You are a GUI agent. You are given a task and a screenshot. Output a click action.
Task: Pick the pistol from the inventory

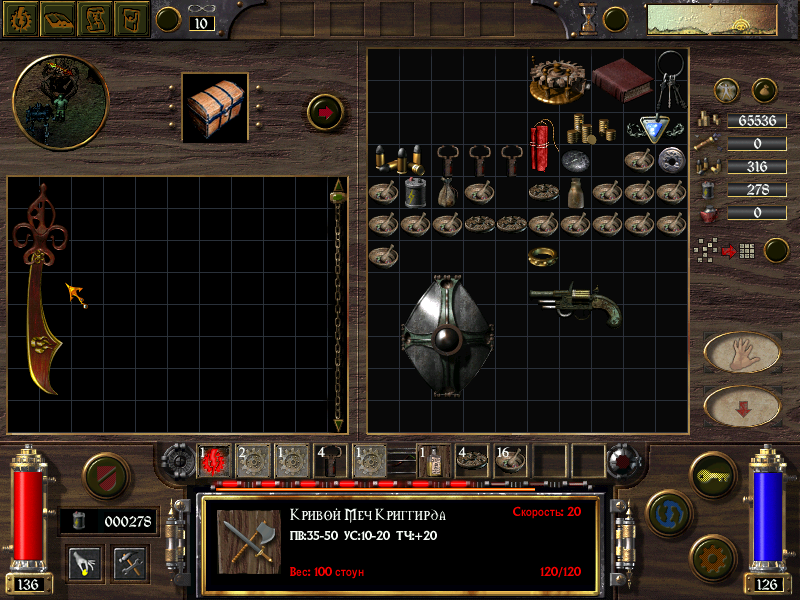coord(575,301)
